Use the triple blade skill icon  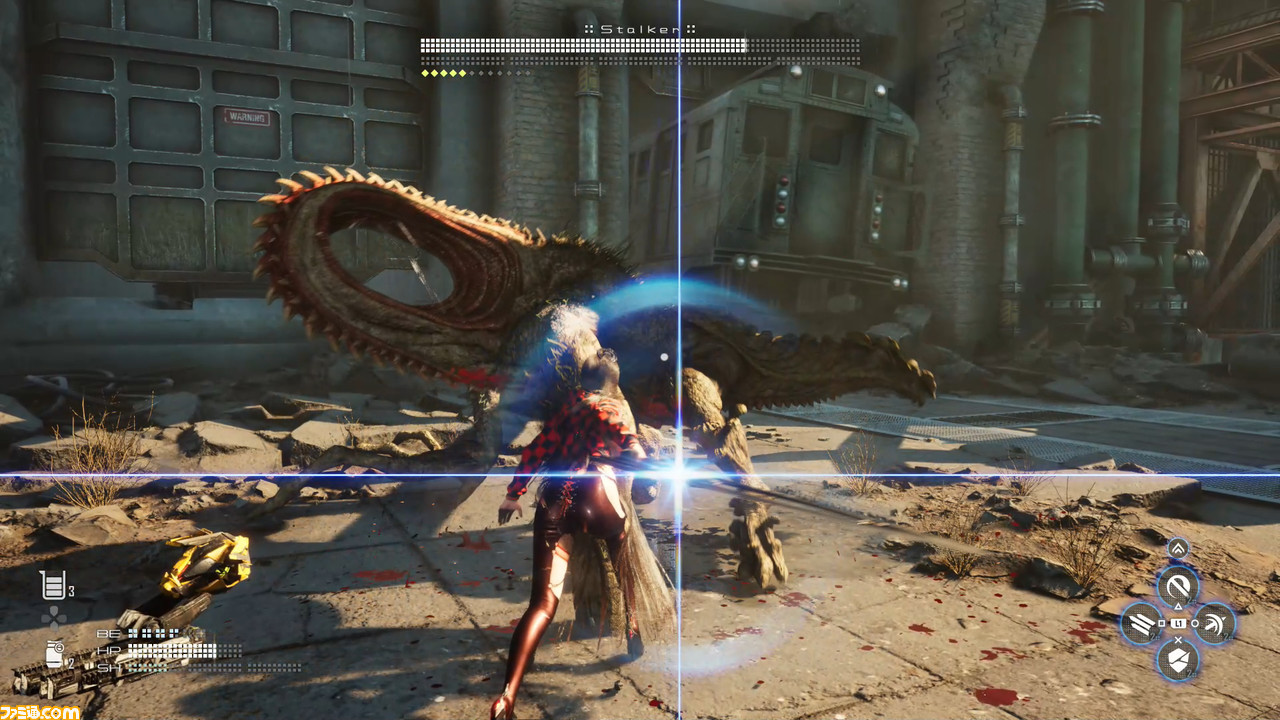[x=1140, y=624]
